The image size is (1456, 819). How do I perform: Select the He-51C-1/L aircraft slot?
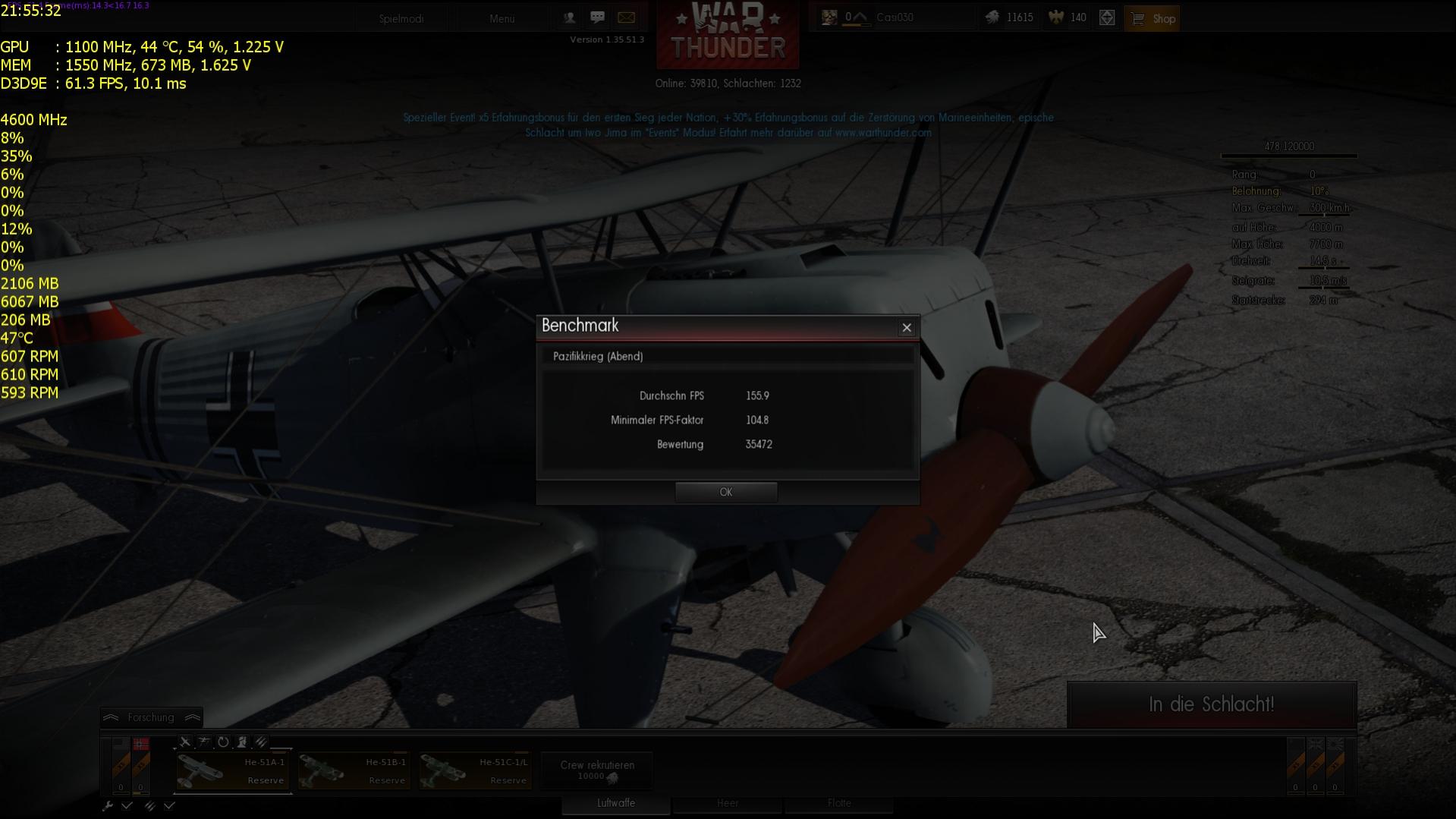(475, 771)
